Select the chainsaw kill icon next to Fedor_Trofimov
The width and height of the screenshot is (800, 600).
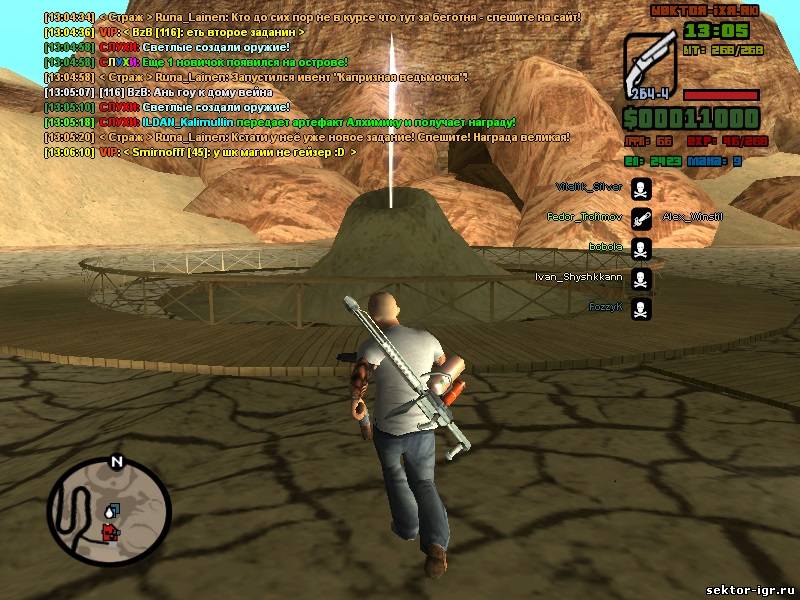[x=642, y=217]
